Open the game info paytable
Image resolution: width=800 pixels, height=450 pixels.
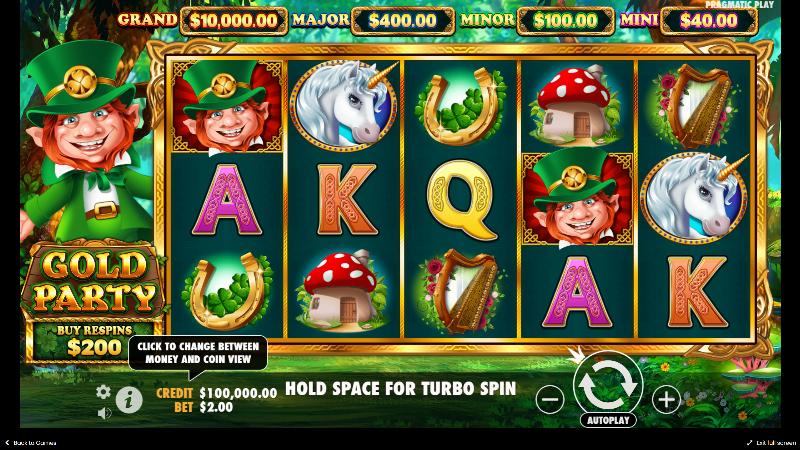(129, 399)
